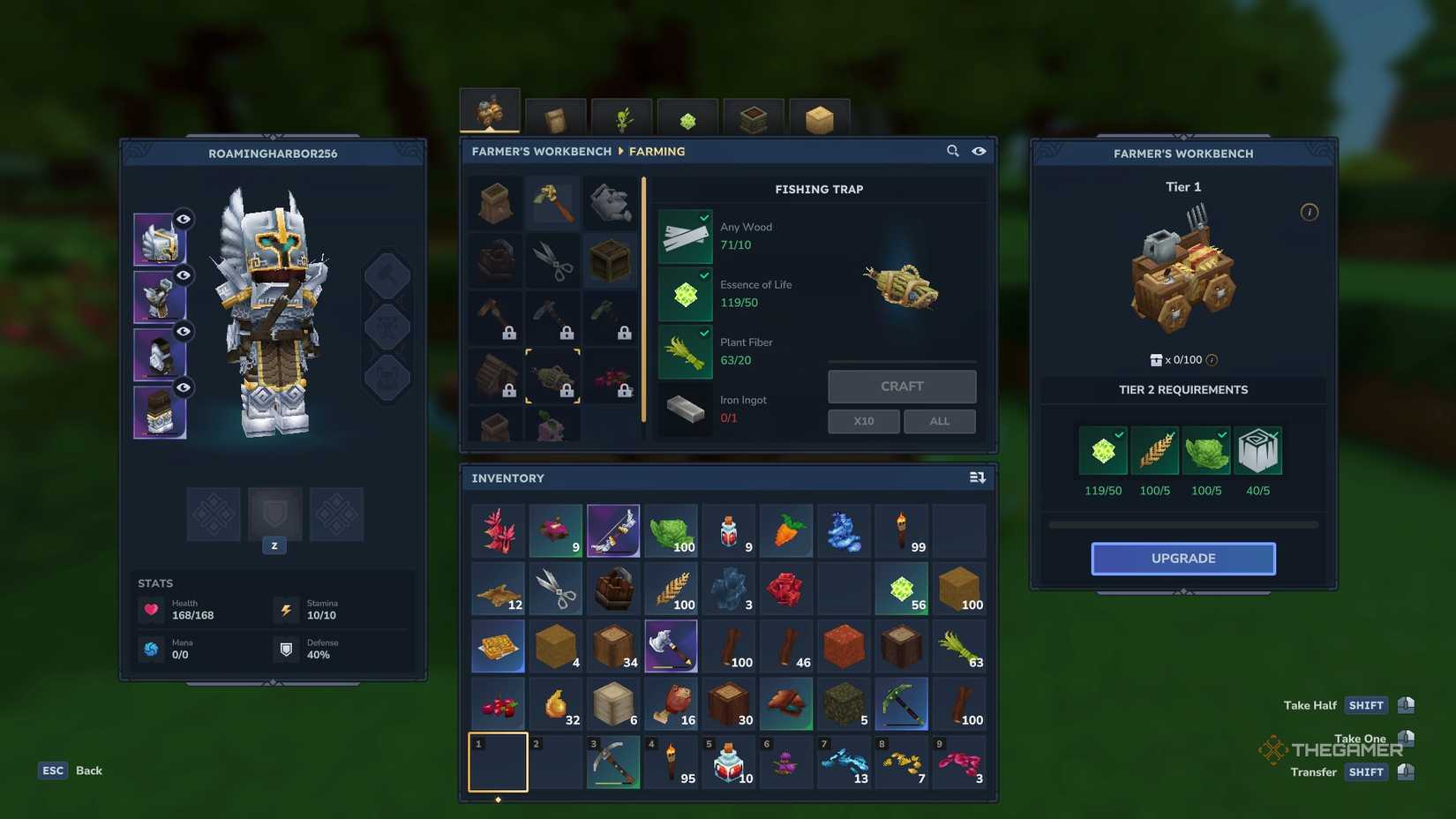Open the Tier 1 info tooltip icon

[1310, 212]
